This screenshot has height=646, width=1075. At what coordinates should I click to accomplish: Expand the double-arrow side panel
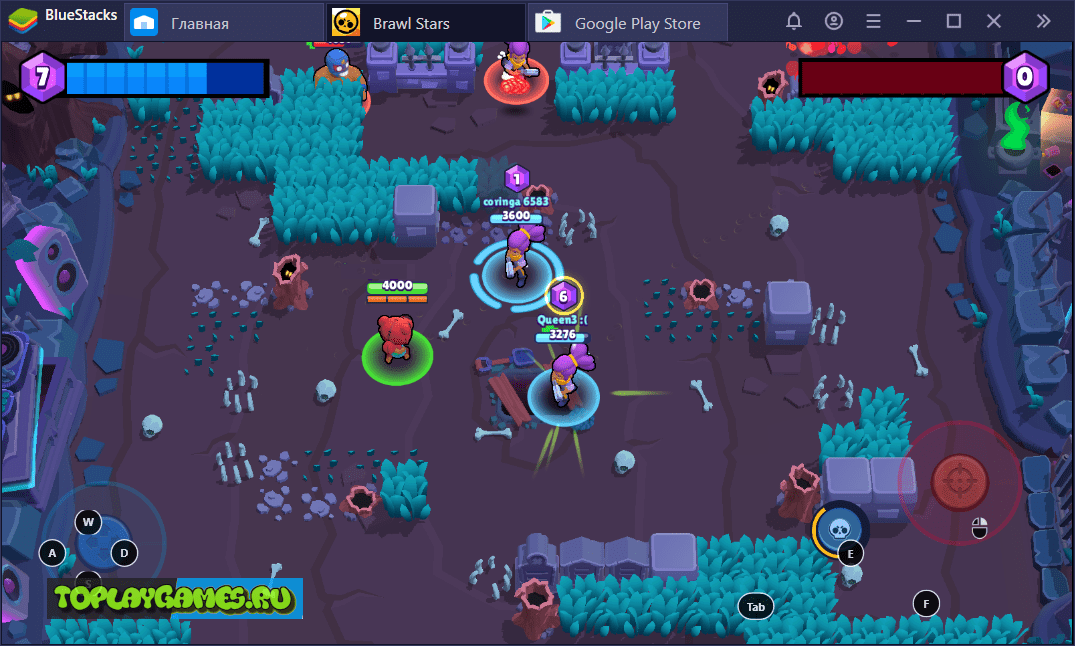point(1044,21)
